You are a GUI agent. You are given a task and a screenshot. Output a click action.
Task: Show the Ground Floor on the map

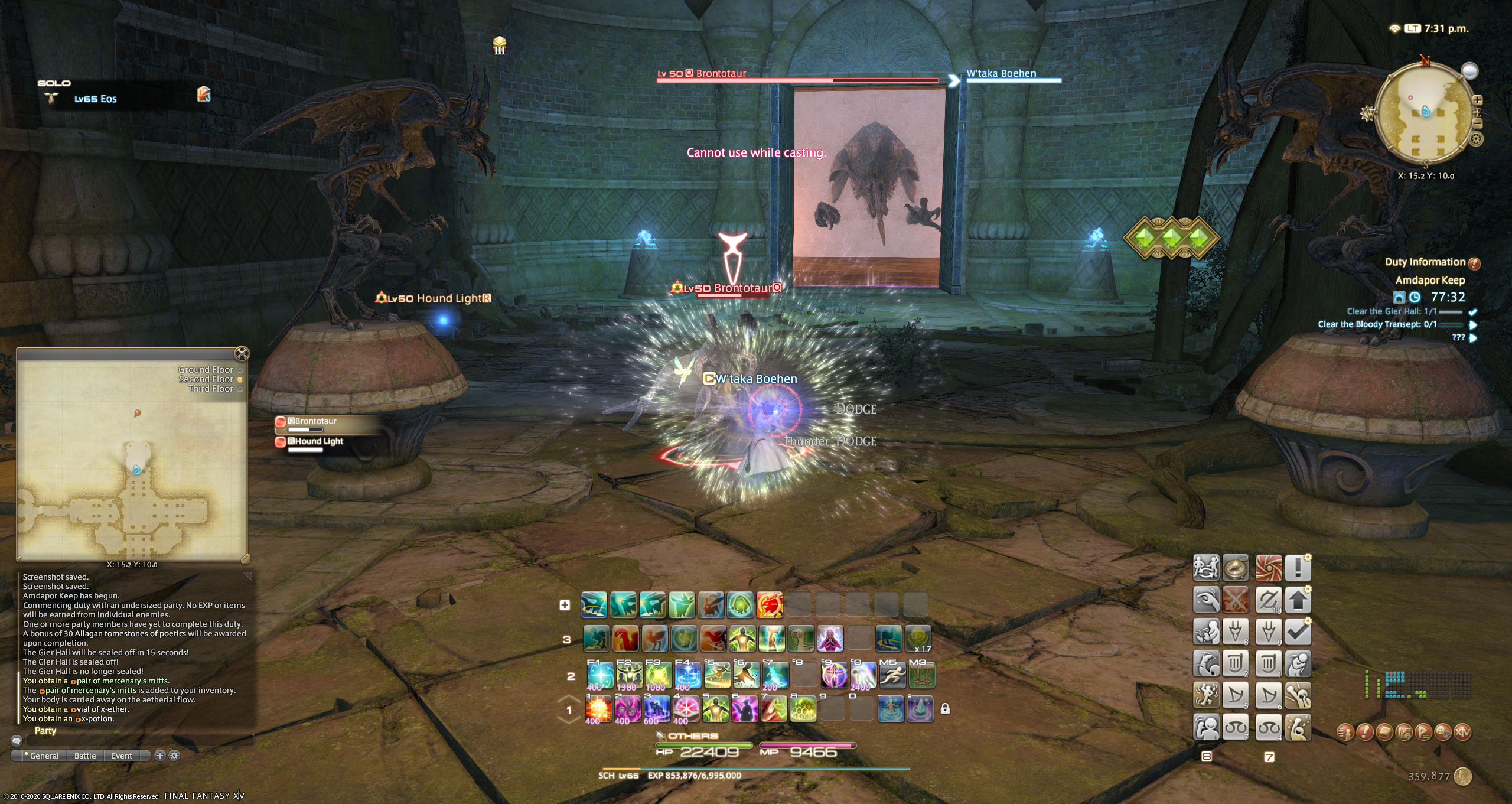pos(207,370)
